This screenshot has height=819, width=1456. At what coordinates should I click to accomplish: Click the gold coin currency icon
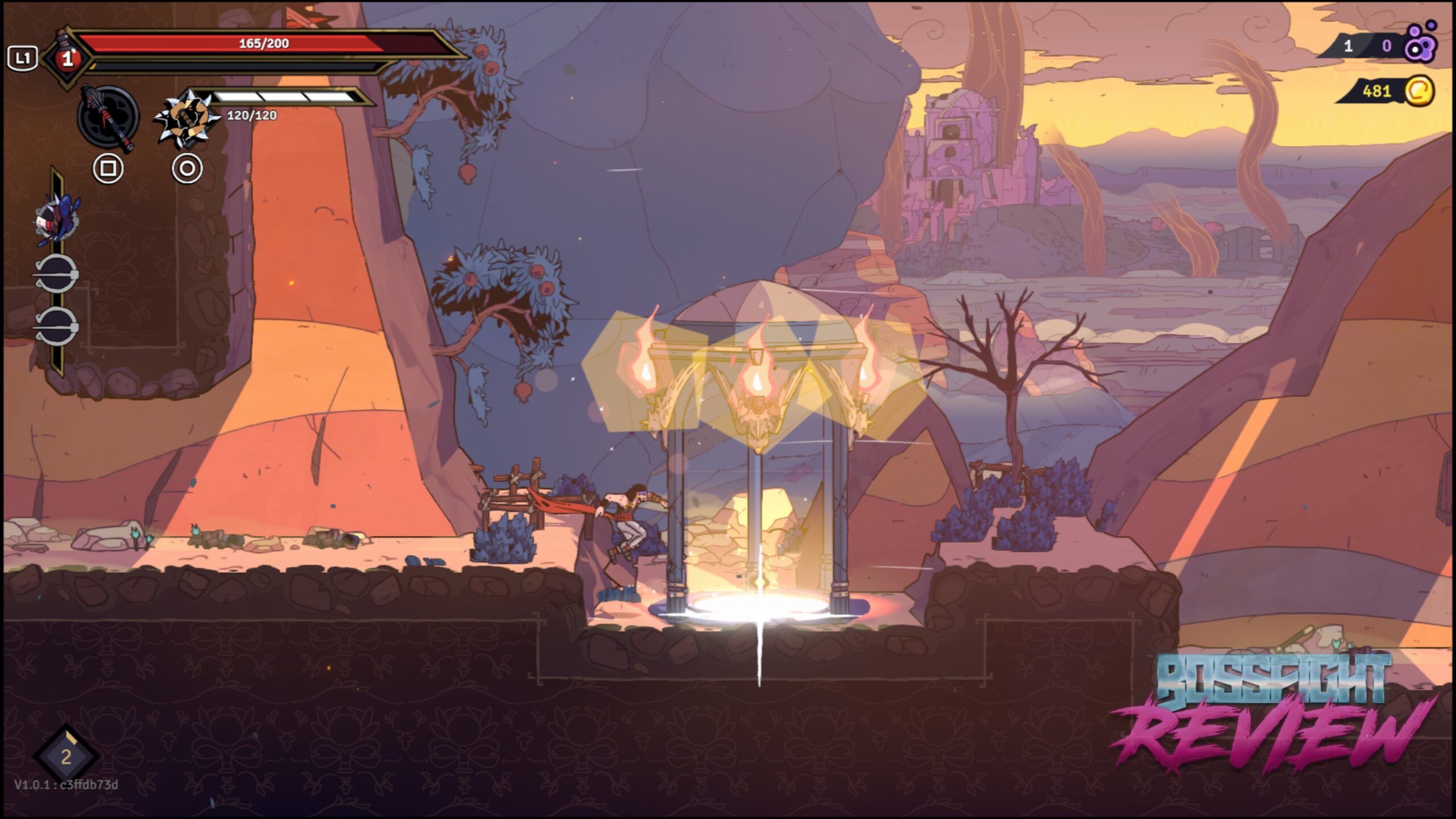point(1419,91)
